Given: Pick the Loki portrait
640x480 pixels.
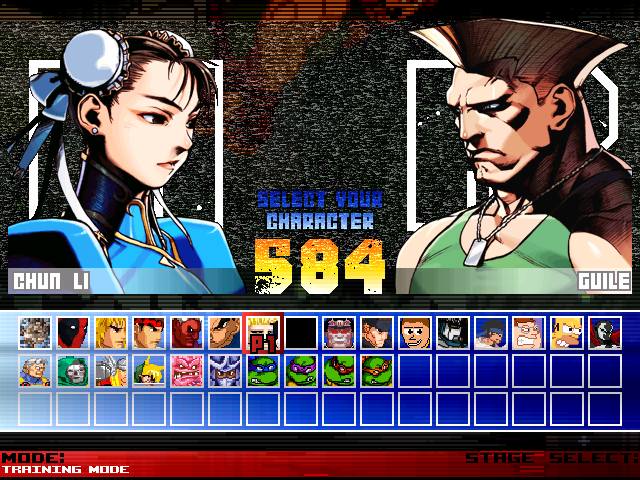Looking at the screenshot, I should tap(149, 370).
